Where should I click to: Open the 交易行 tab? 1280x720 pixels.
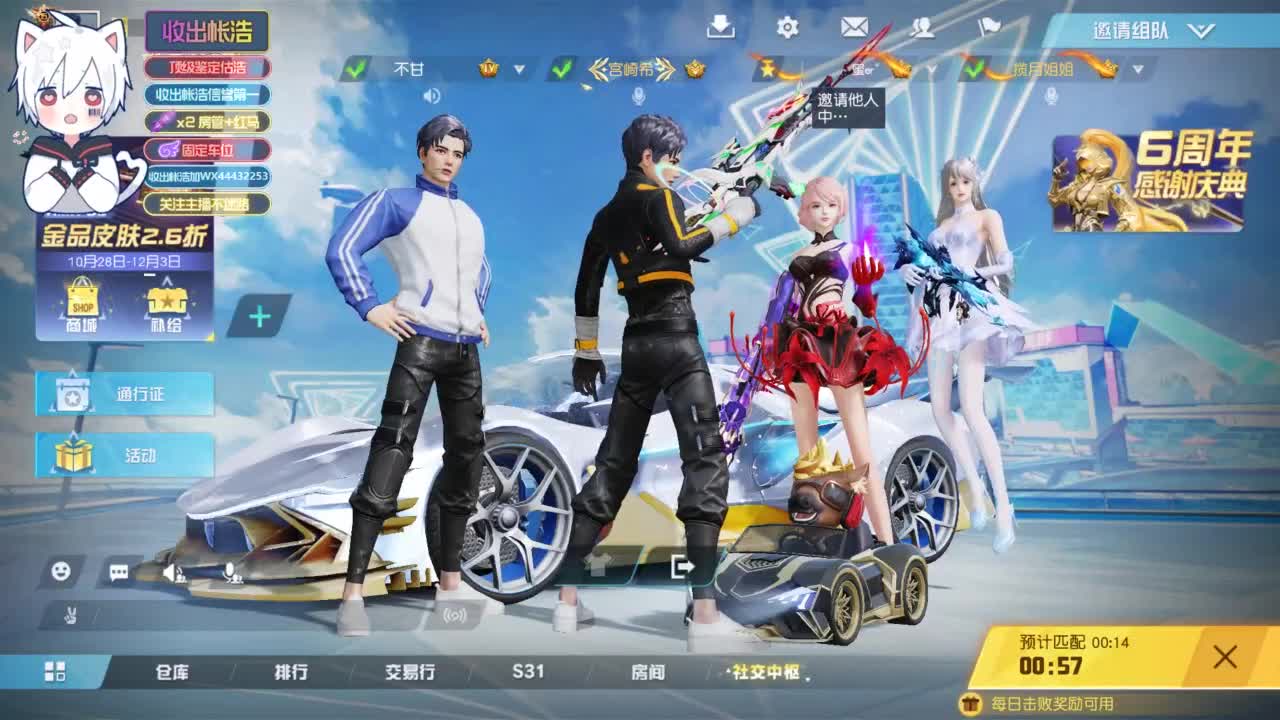(411, 673)
